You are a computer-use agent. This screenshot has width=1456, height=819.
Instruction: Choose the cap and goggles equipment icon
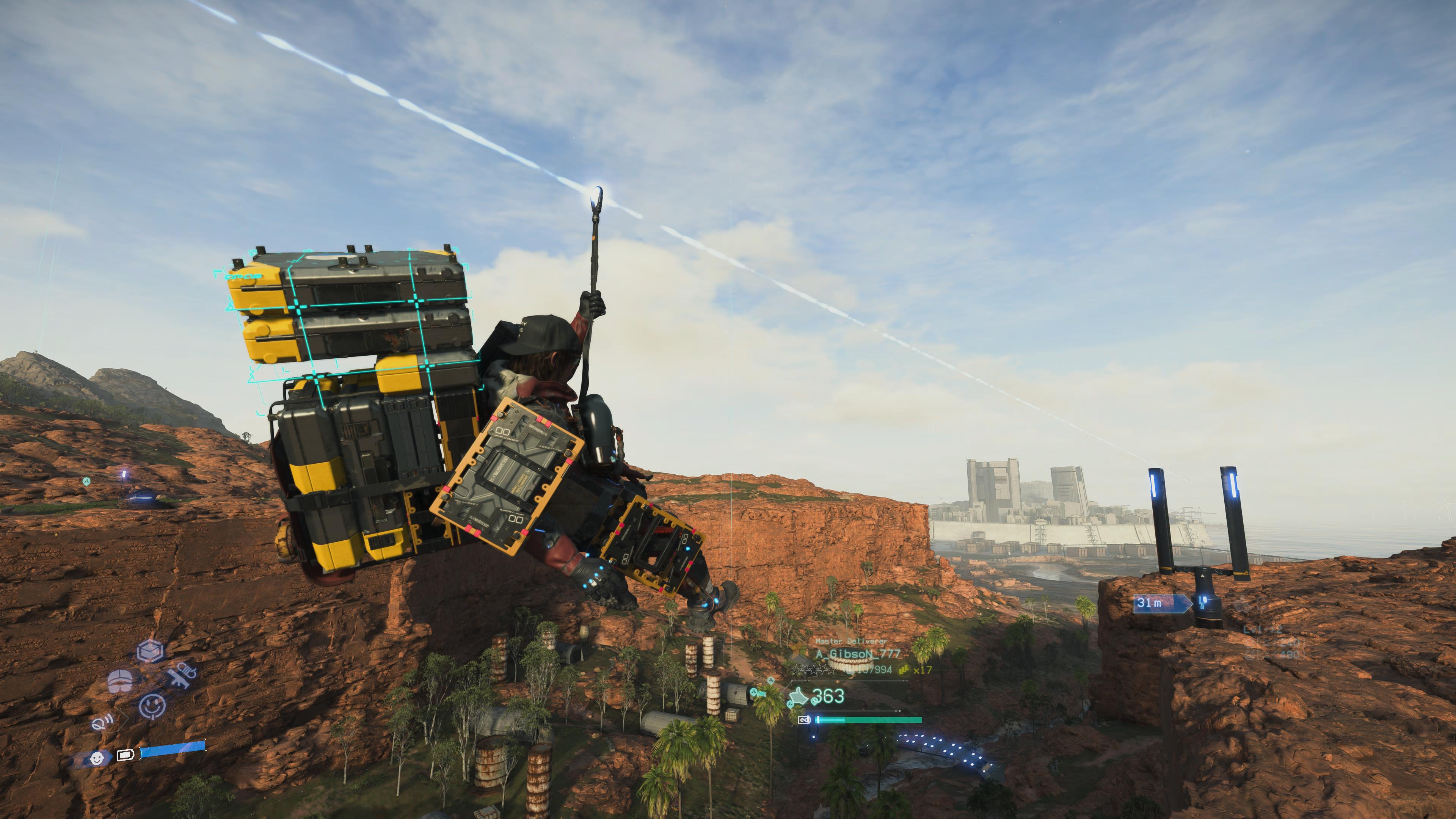121,681
